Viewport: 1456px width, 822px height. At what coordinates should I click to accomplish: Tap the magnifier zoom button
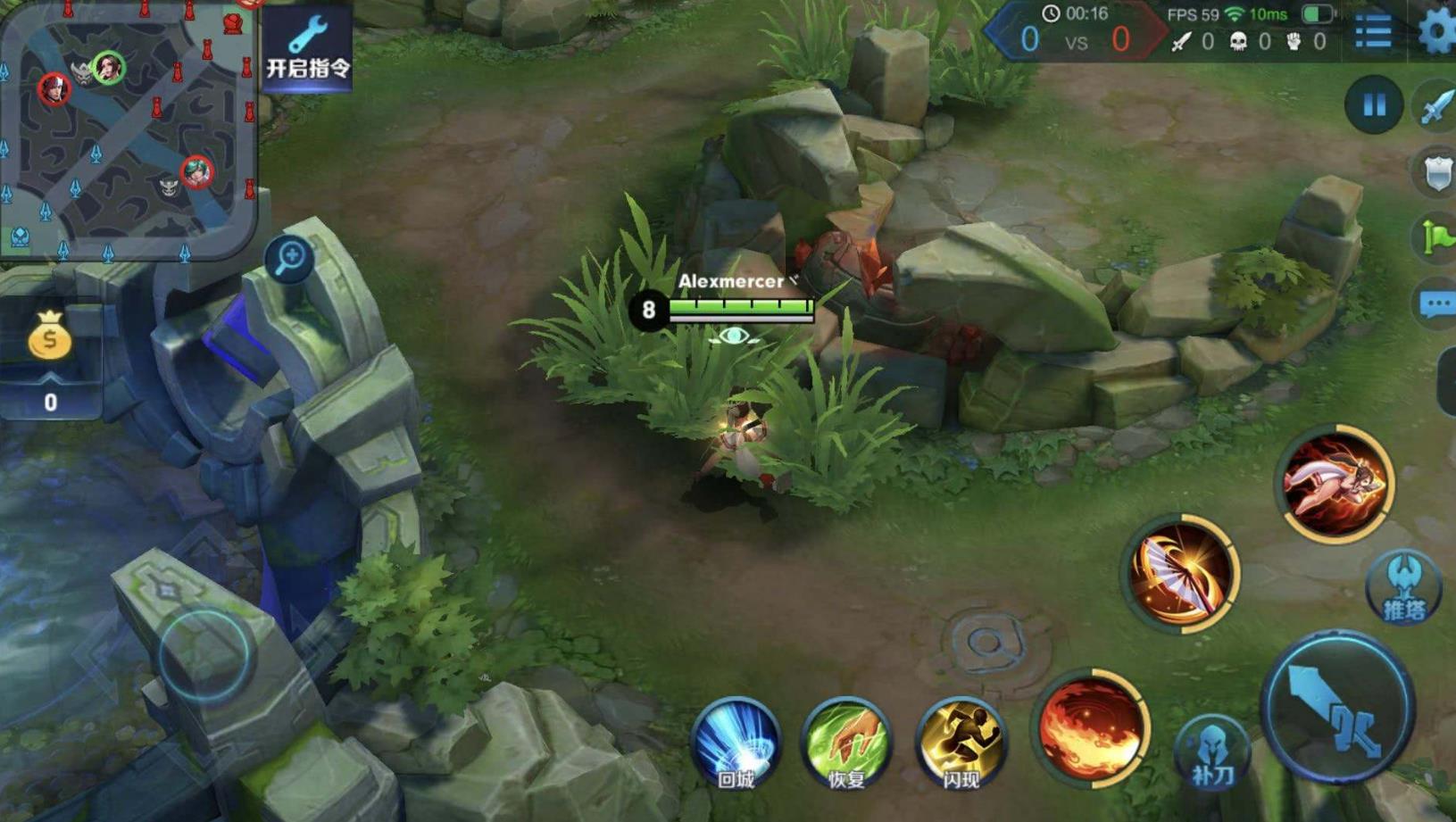click(290, 259)
